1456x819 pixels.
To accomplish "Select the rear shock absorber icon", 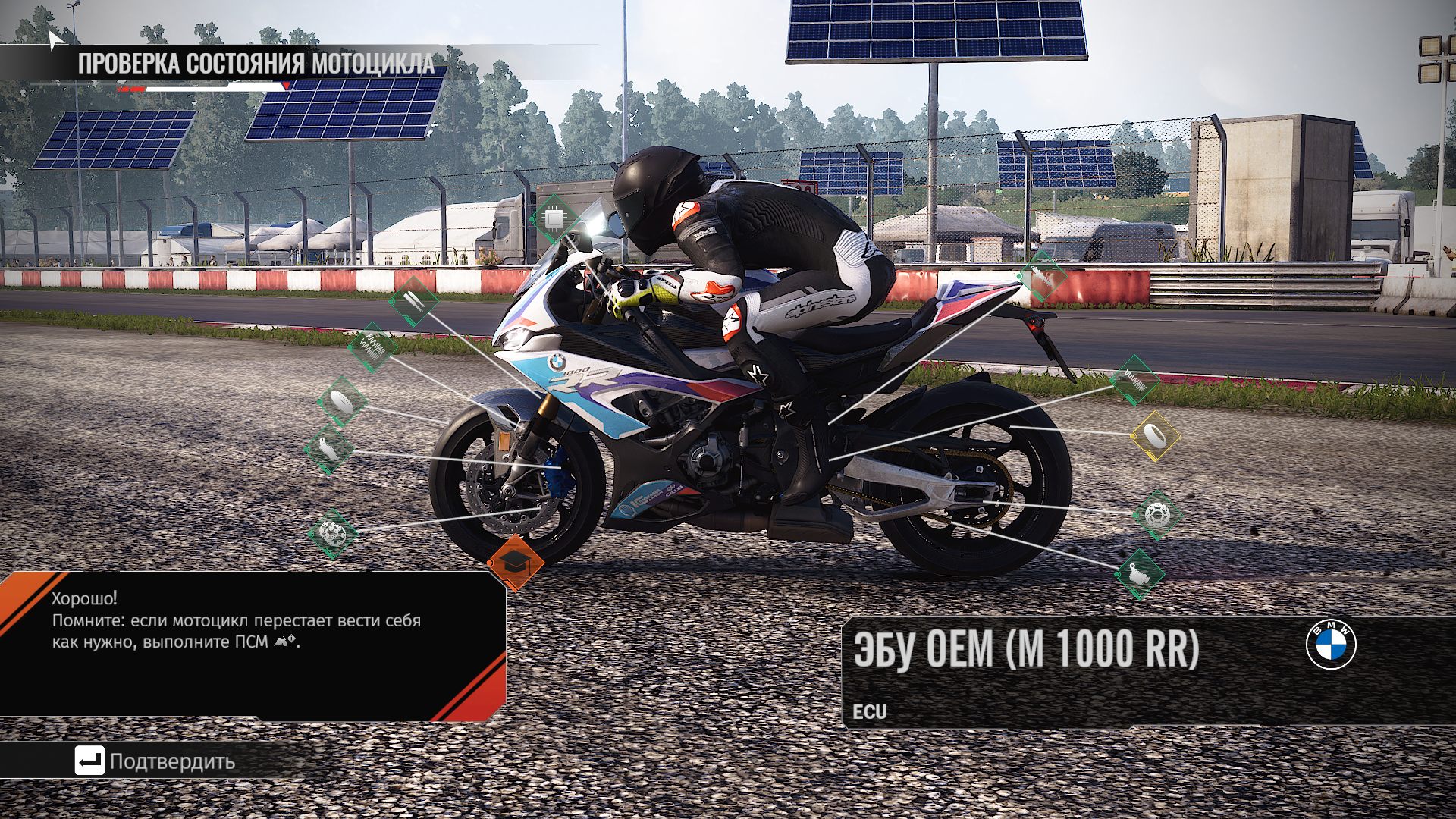I will (1041, 278).
